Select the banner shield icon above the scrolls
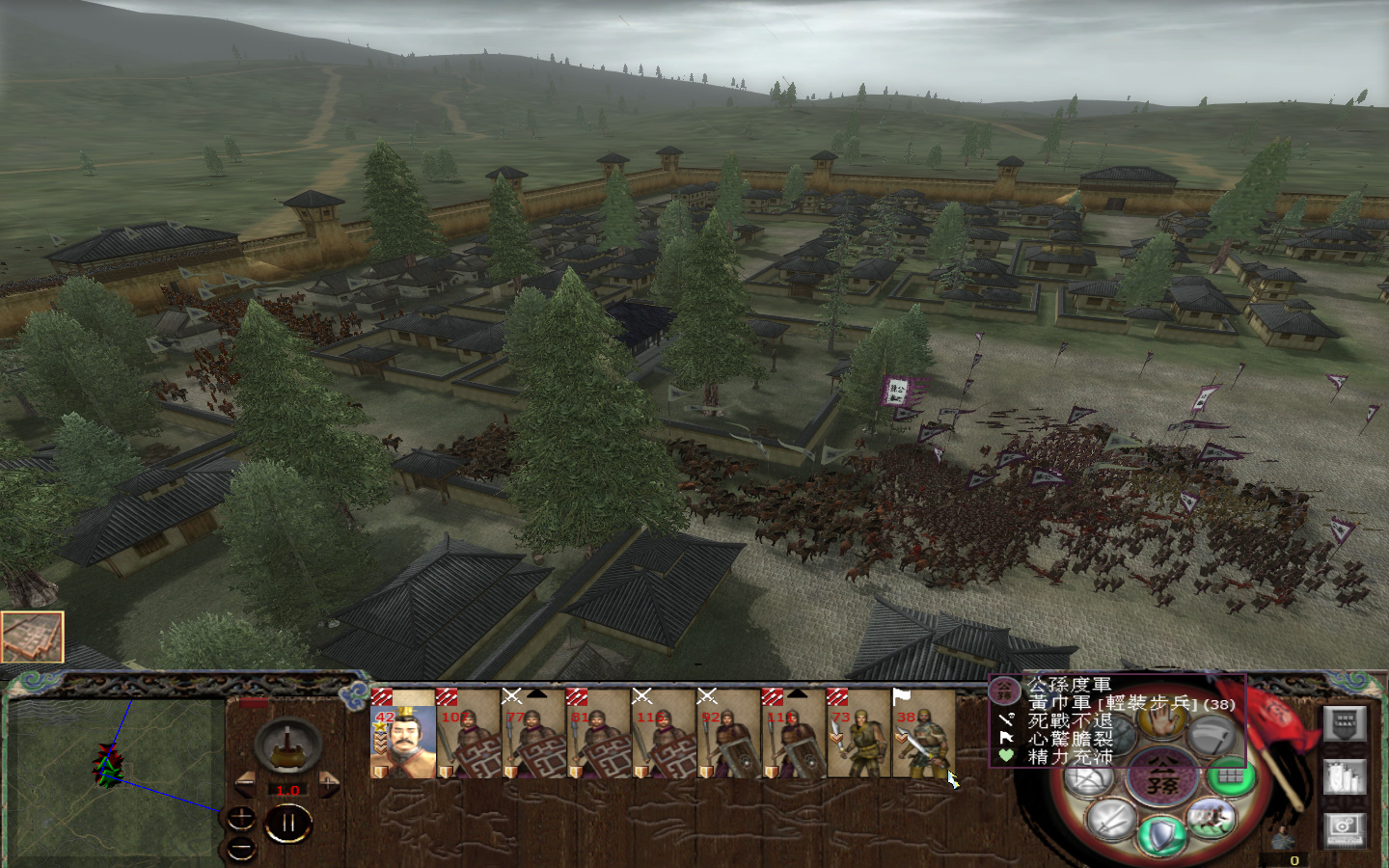 [x=1345, y=723]
